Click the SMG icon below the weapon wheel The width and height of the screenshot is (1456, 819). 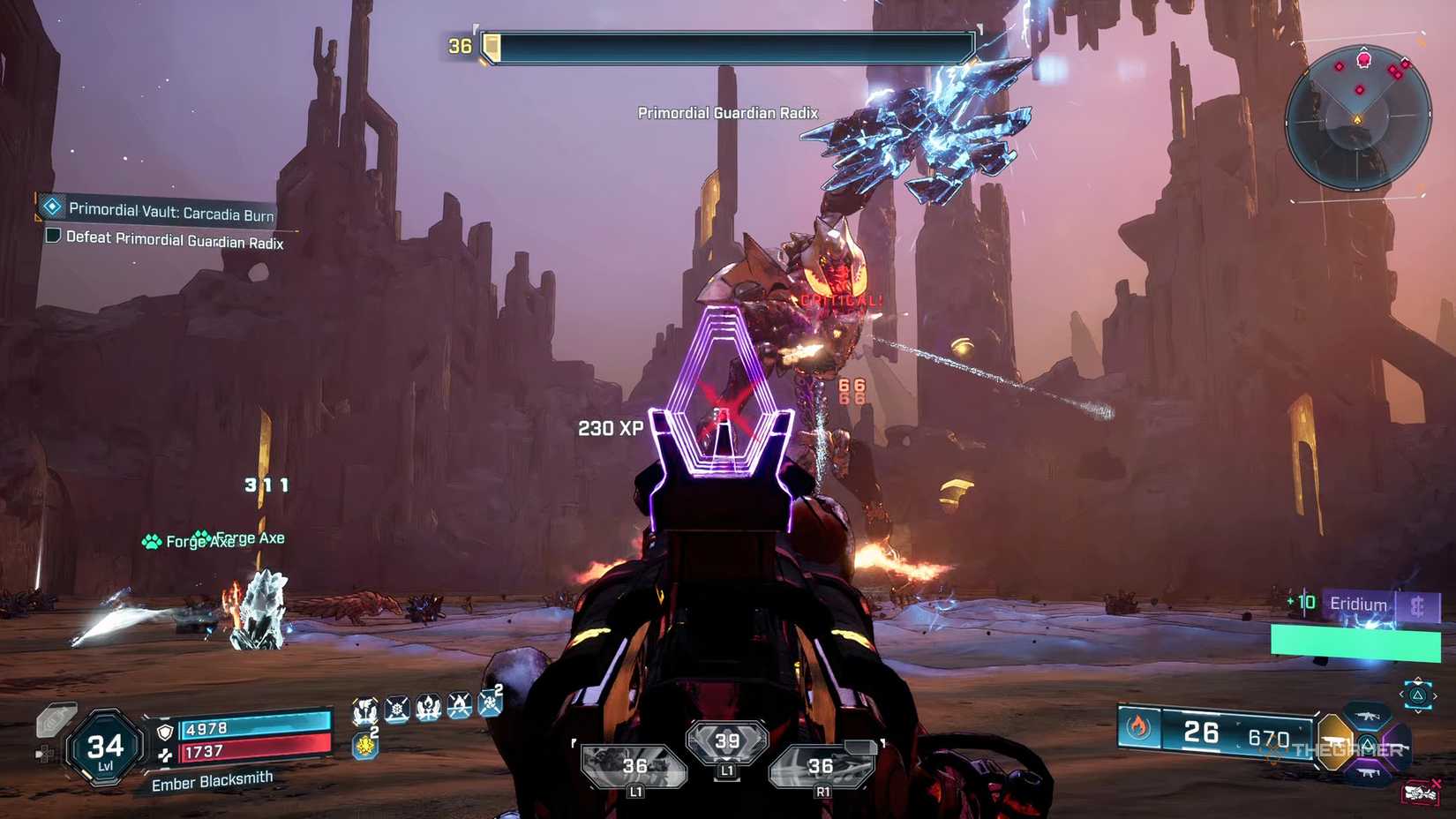tap(1369, 773)
